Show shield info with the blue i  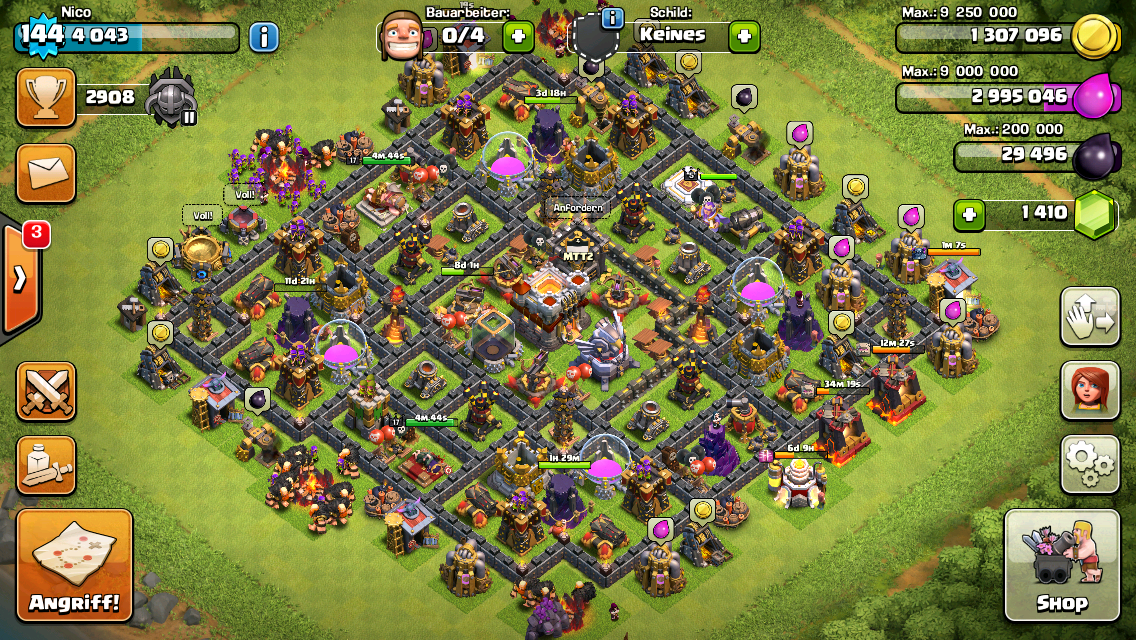[x=612, y=18]
